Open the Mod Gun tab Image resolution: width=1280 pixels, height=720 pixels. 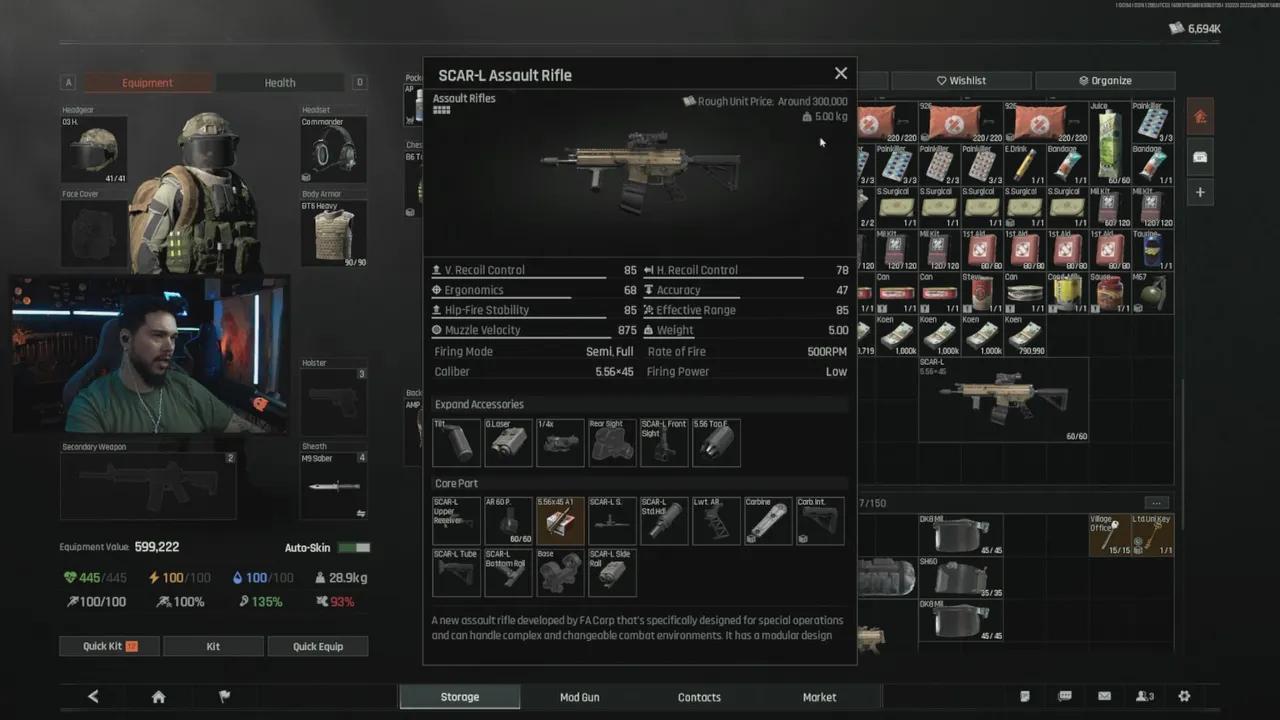pyautogui.click(x=580, y=697)
